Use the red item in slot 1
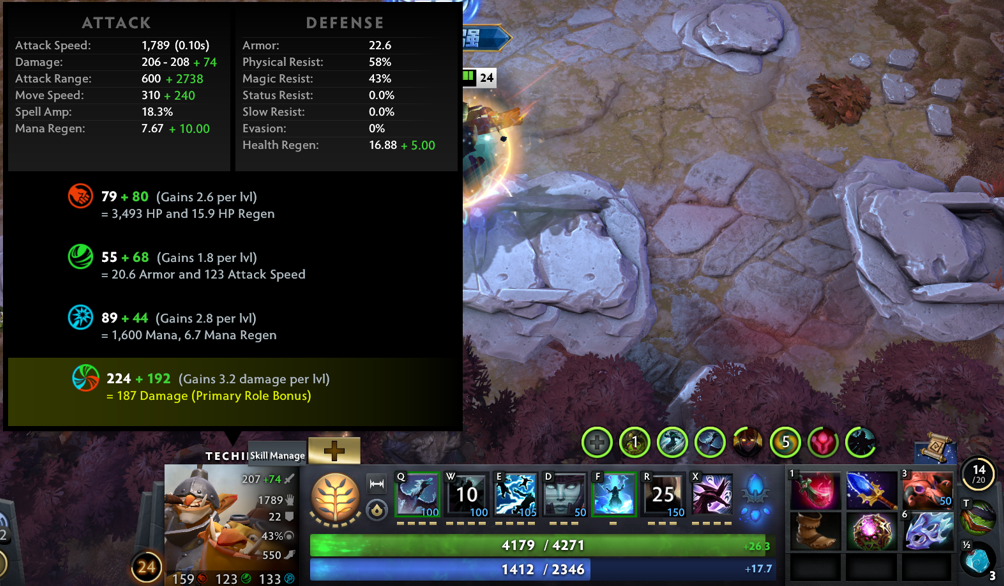 click(x=816, y=491)
